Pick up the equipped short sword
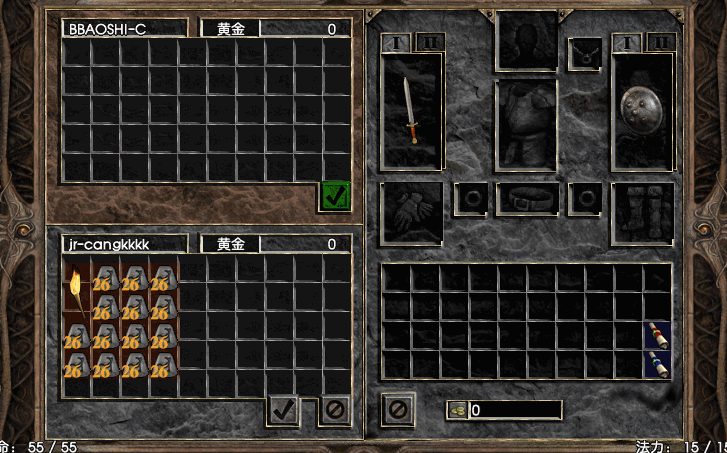This screenshot has height=453, width=727. tap(411, 110)
